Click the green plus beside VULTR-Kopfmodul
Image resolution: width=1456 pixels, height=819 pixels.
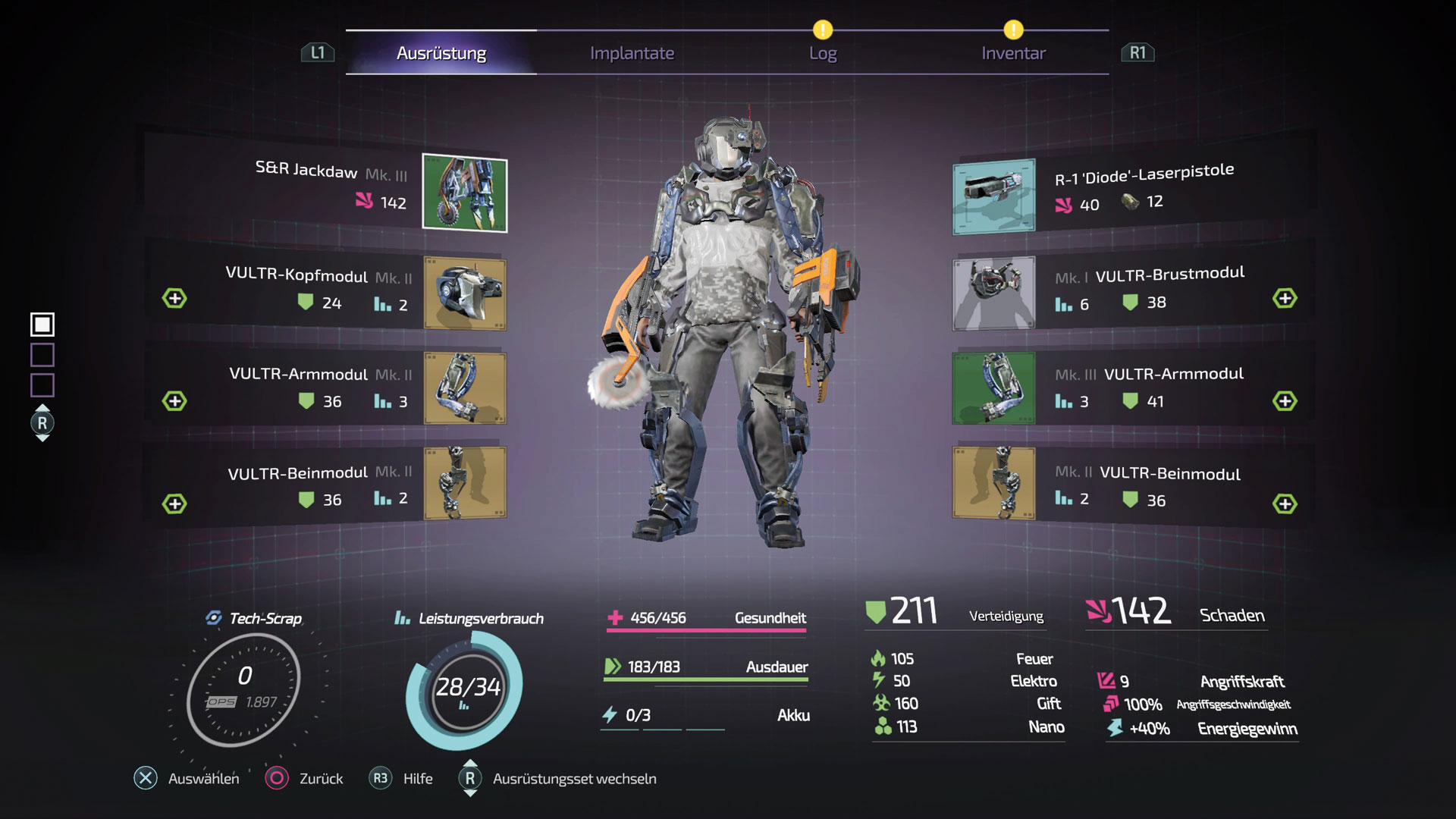pos(174,298)
